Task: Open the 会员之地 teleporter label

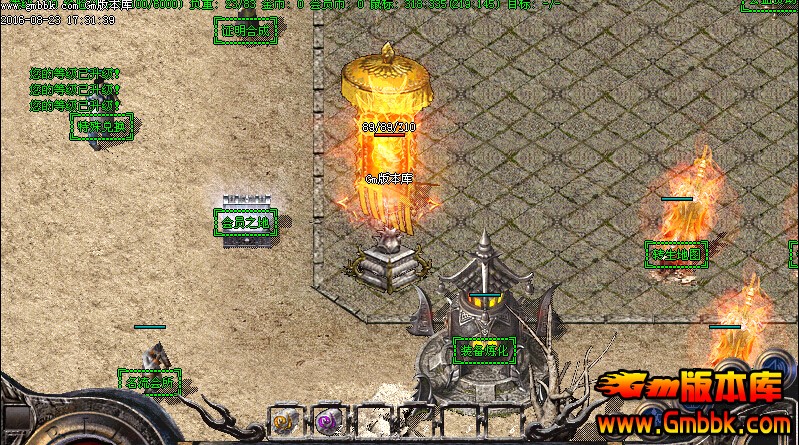Action: coord(245,222)
